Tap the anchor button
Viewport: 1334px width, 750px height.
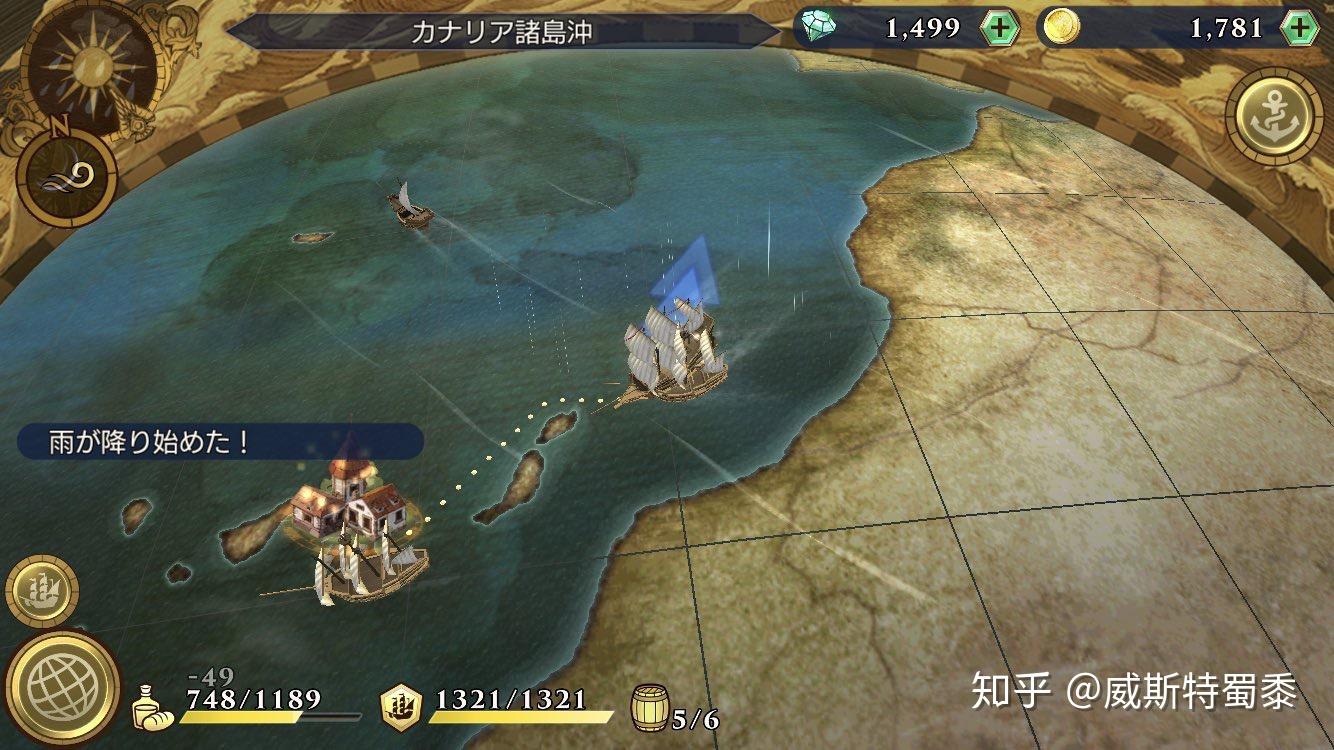click(1273, 116)
